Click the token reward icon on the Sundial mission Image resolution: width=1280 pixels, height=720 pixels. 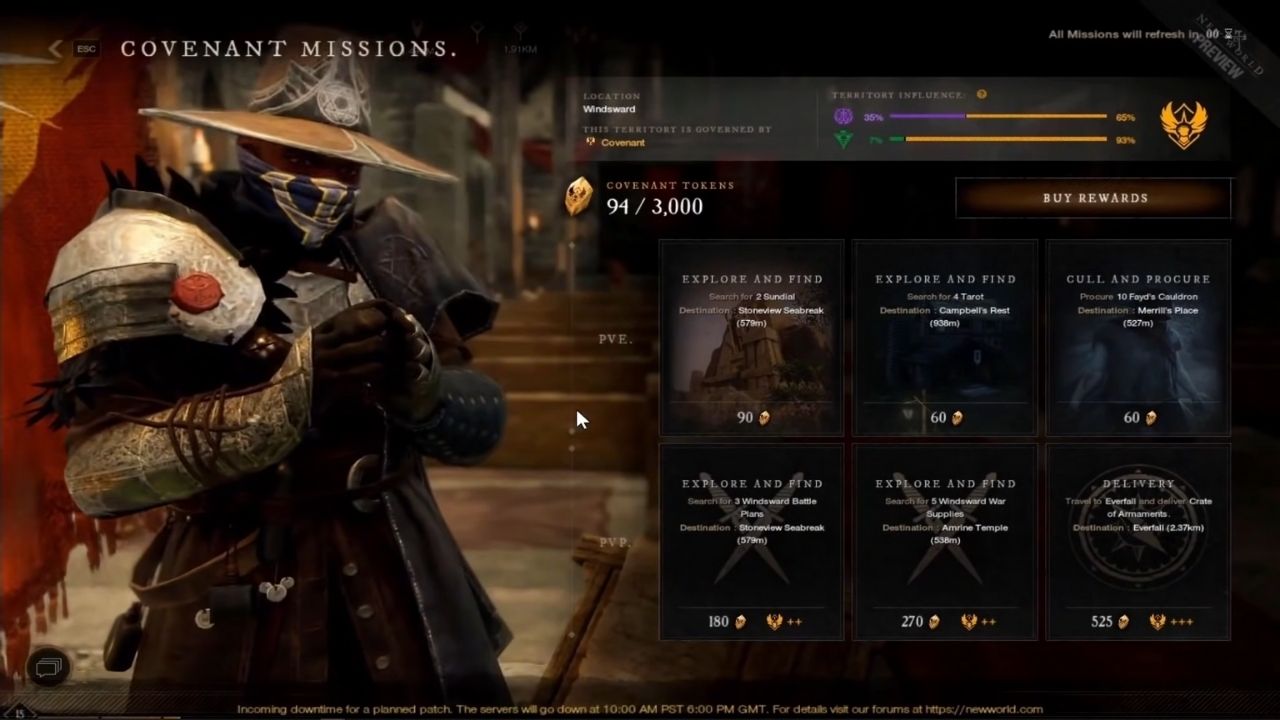(763, 418)
